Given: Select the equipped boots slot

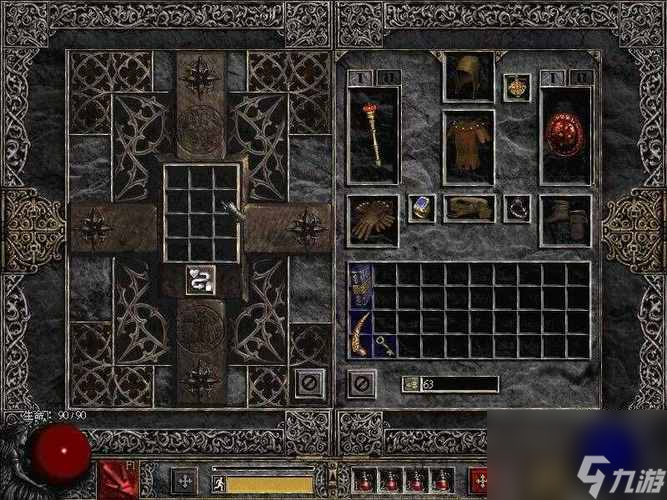Looking at the screenshot, I should click(565, 218).
